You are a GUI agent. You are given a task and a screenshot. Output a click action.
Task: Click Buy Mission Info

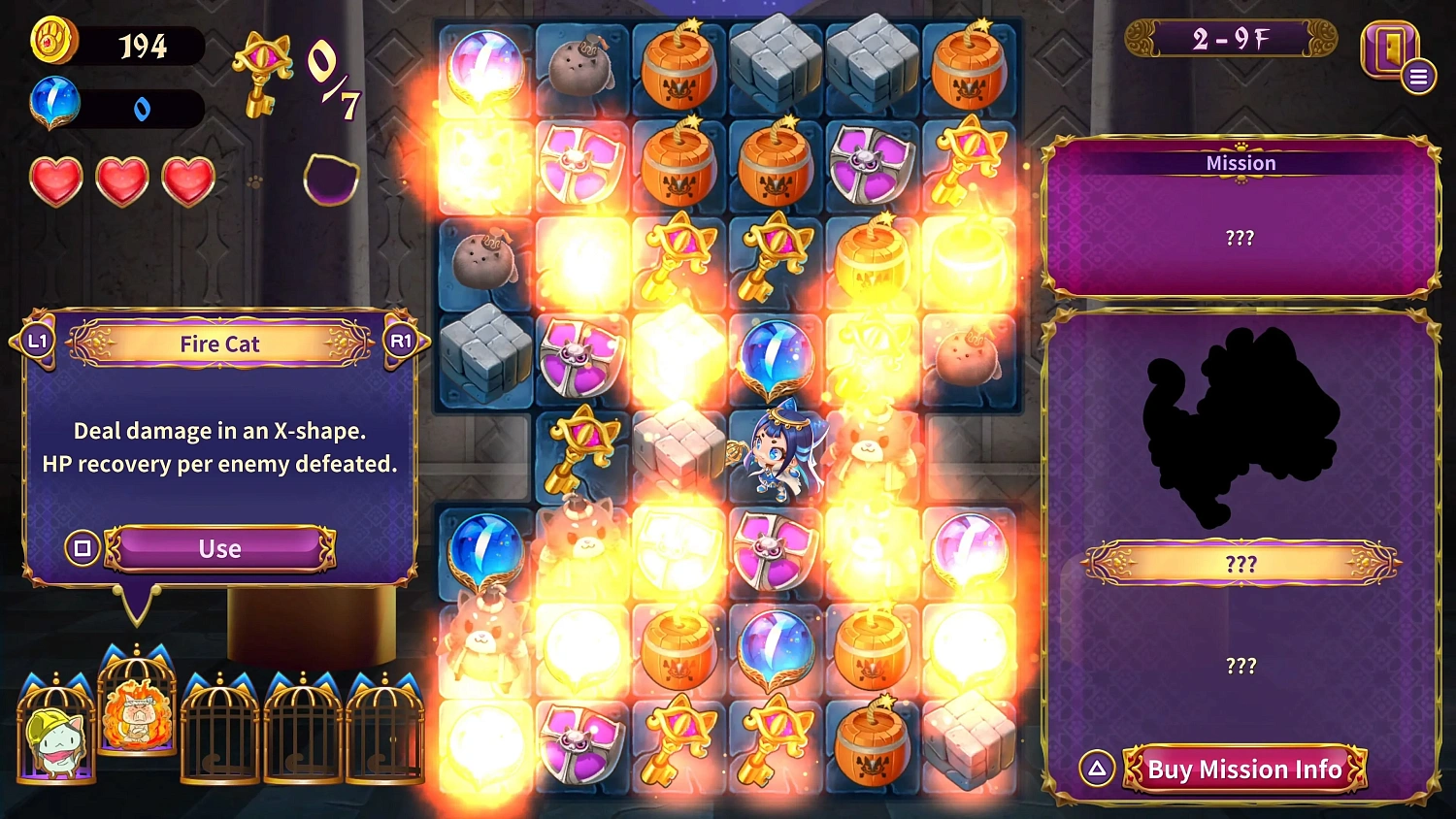(1243, 769)
